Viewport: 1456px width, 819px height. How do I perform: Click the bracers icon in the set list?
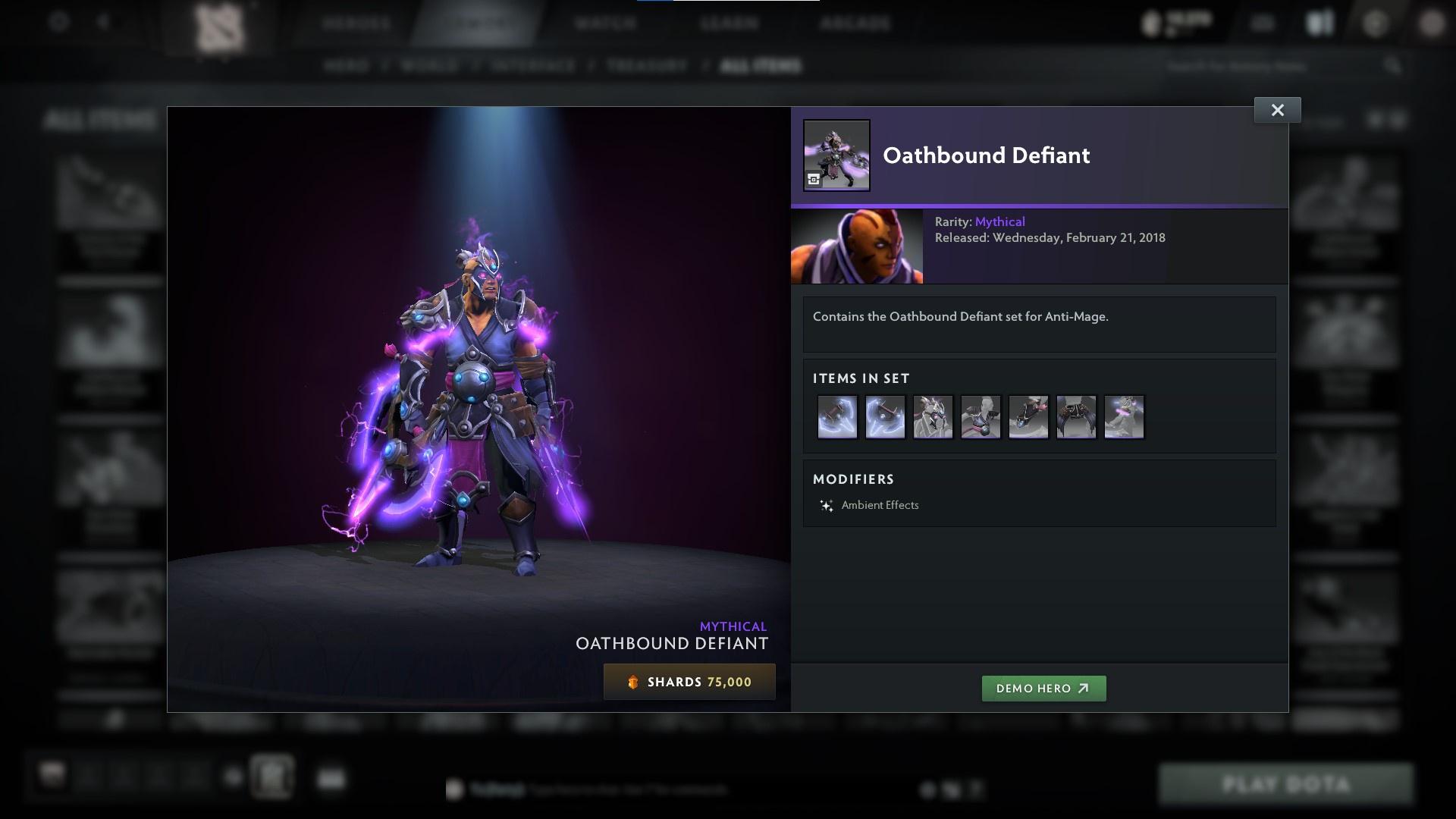click(1028, 416)
